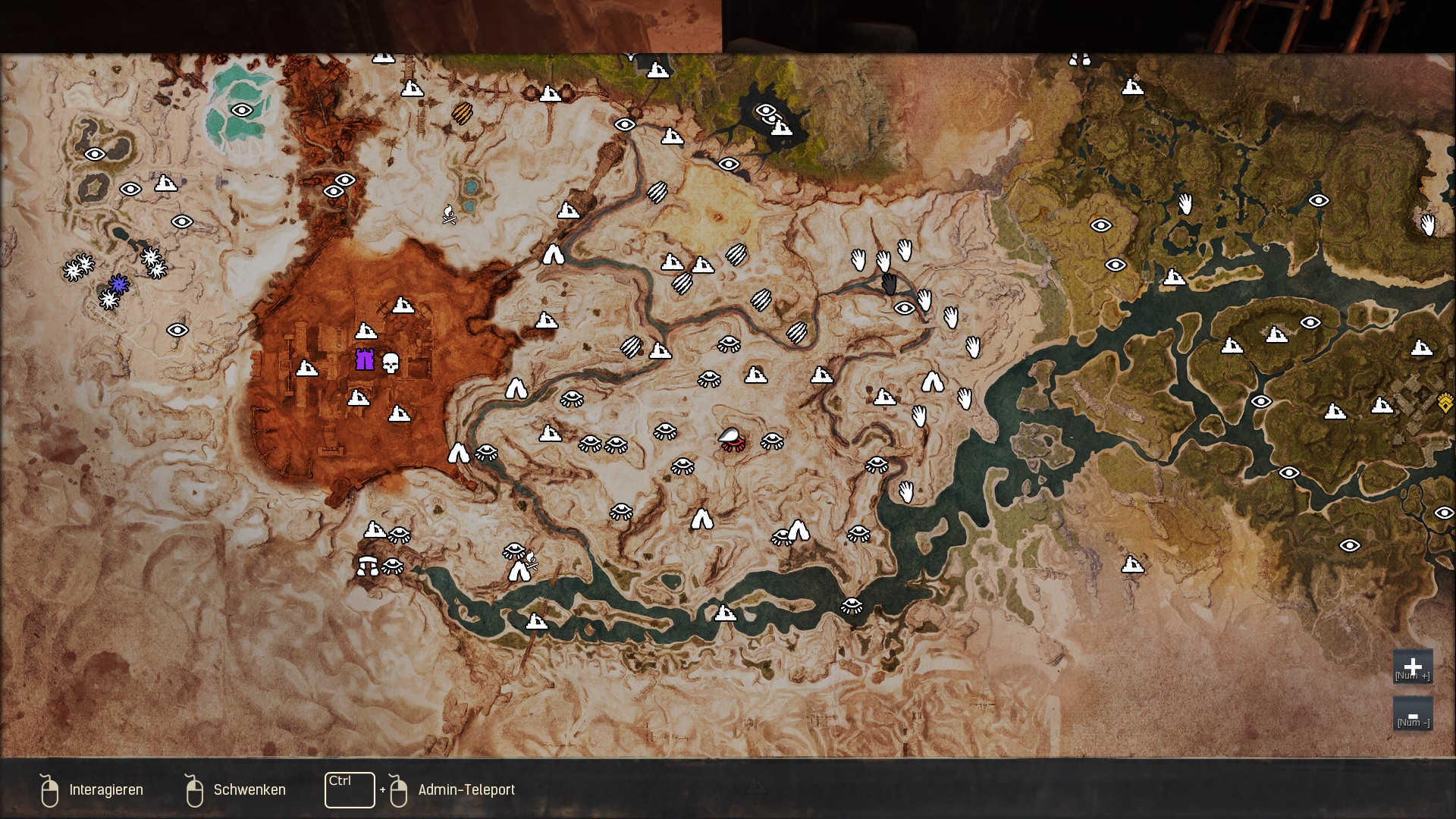
Task: Select the dark gray hand marker
Action: [x=890, y=284]
